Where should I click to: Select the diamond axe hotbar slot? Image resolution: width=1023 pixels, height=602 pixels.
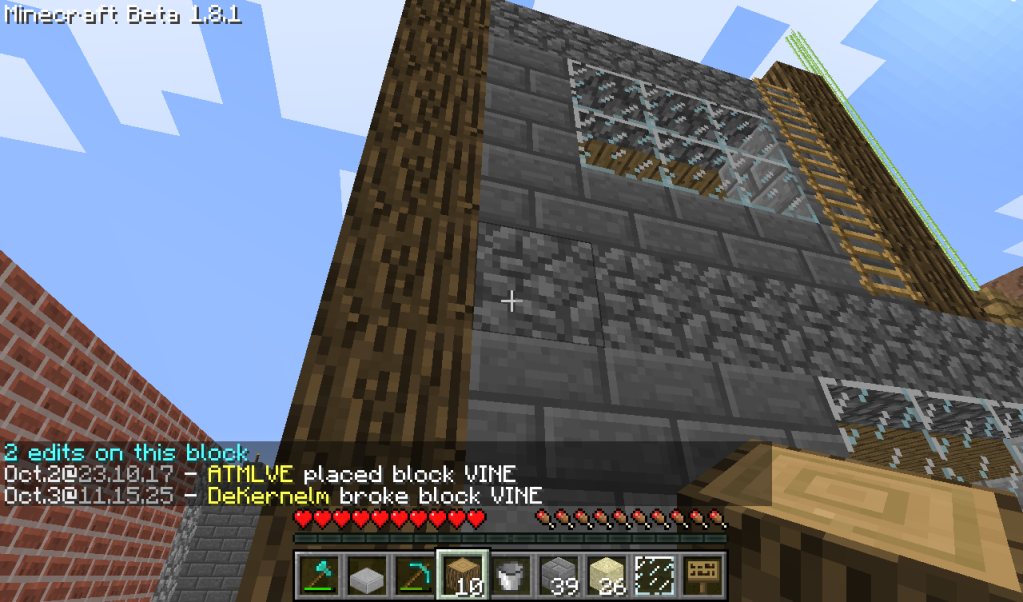[x=319, y=575]
